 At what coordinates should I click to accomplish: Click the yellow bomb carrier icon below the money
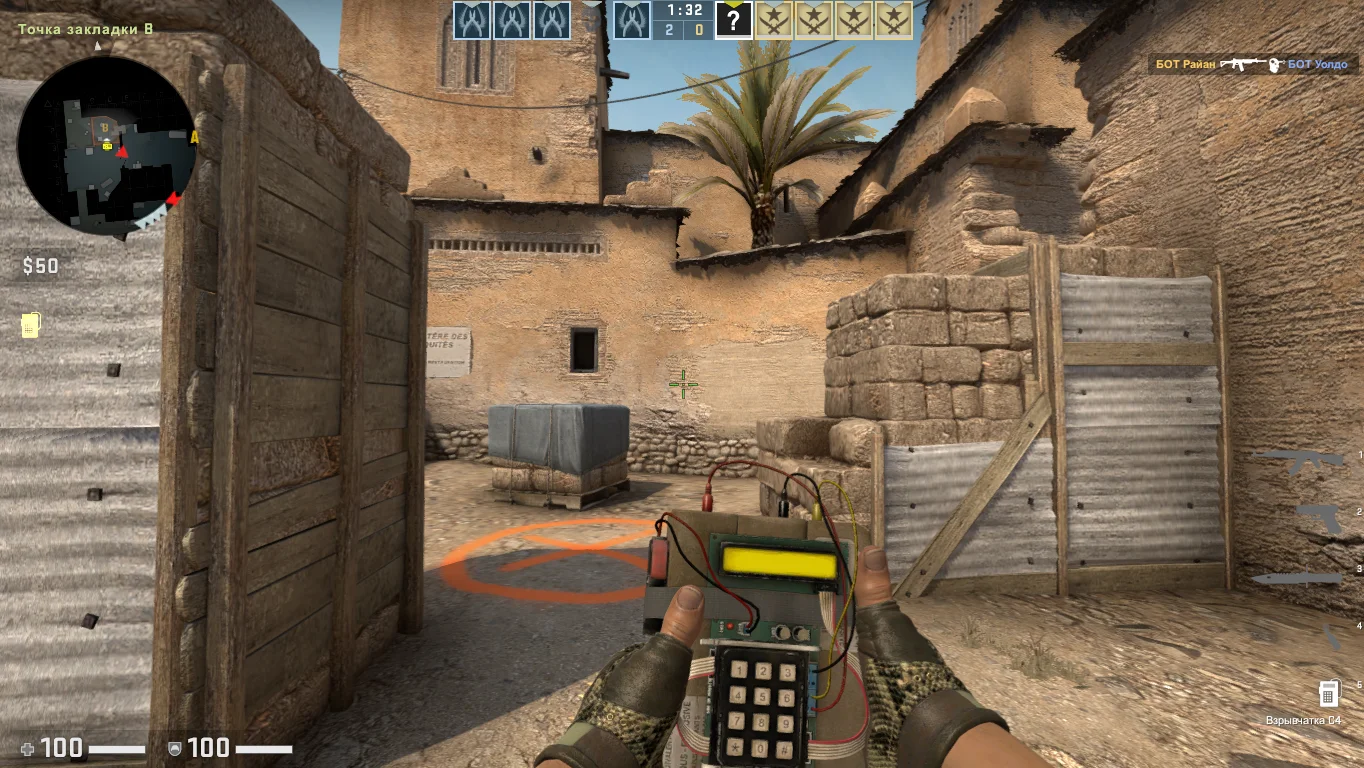point(31,325)
